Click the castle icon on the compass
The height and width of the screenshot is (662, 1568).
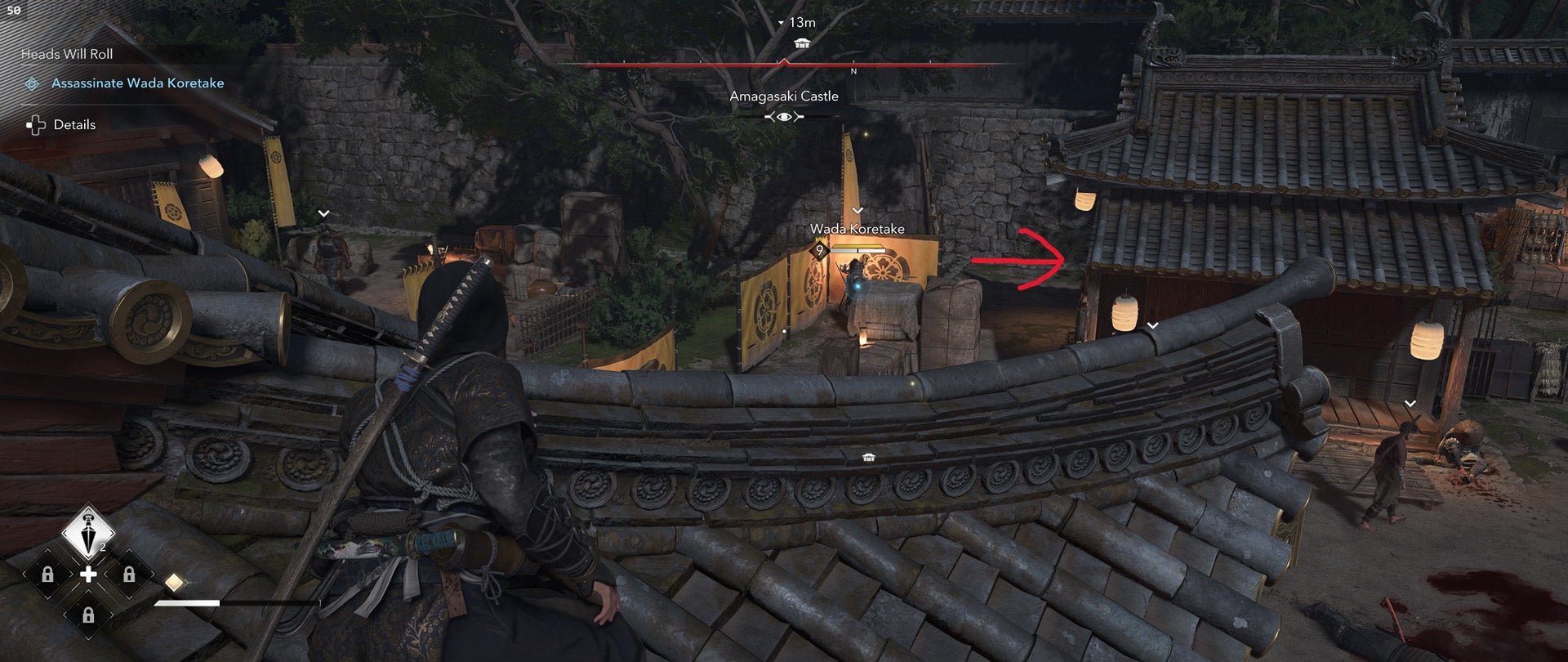(x=802, y=42)
